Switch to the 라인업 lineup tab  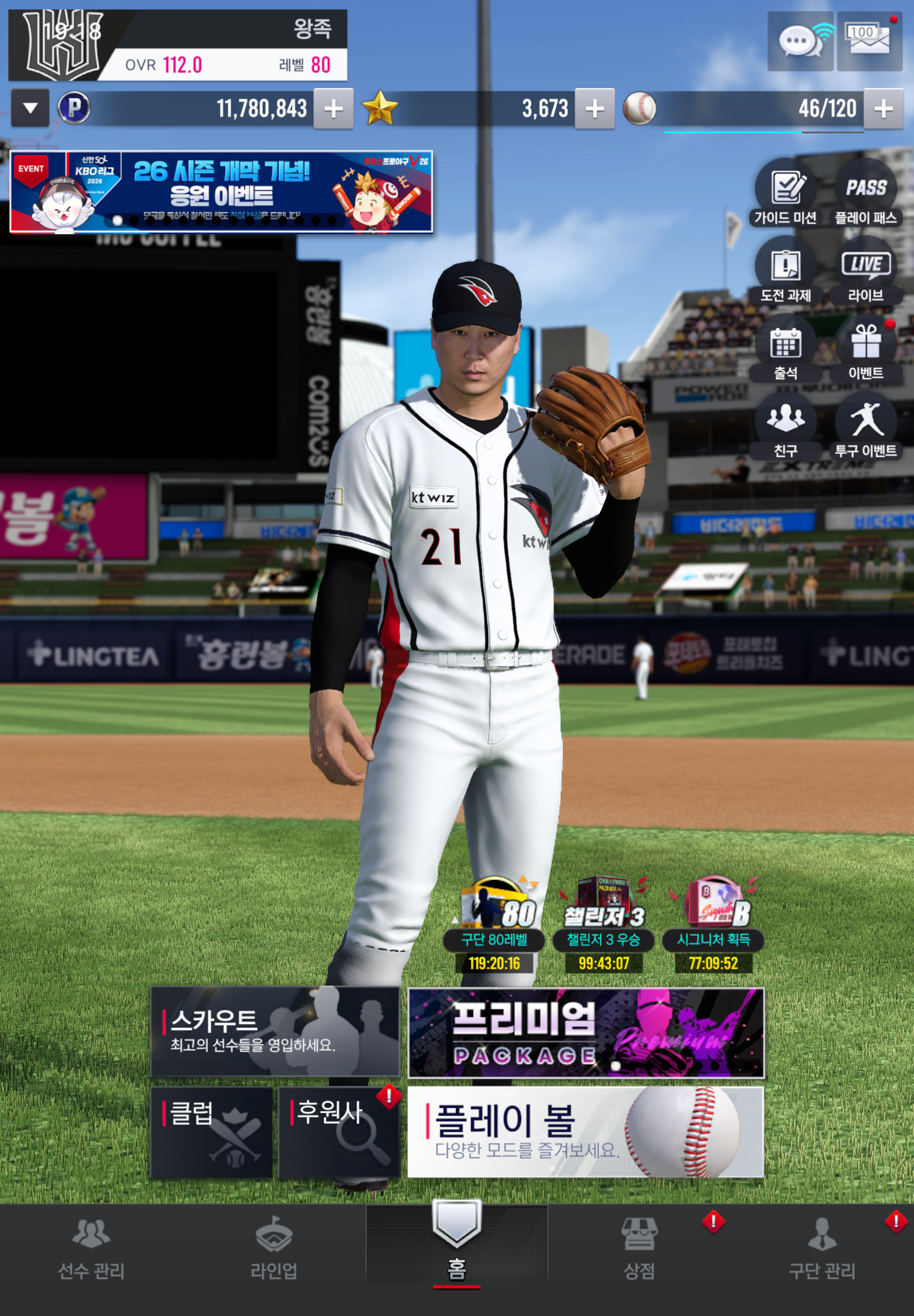tap(274, 1248)
